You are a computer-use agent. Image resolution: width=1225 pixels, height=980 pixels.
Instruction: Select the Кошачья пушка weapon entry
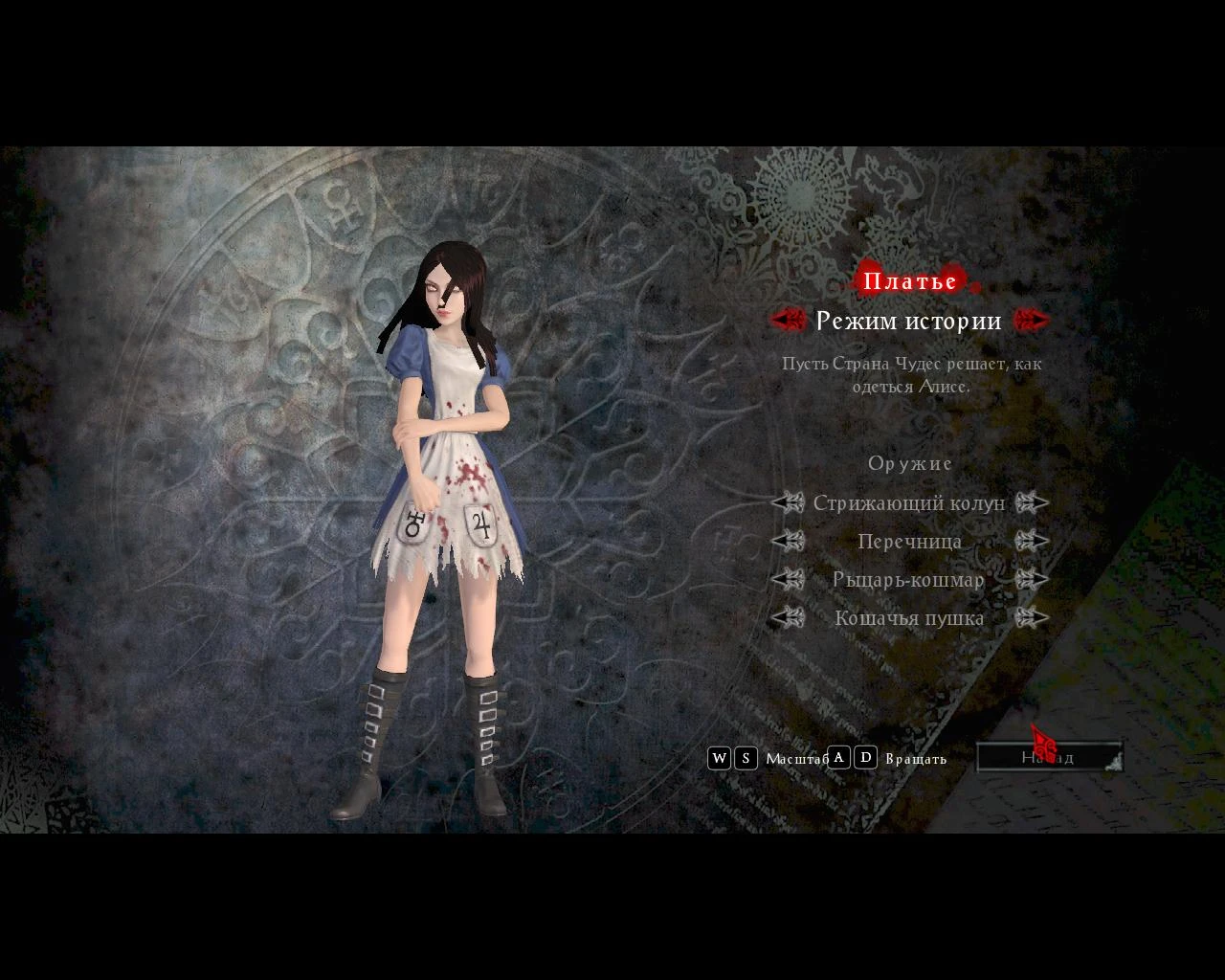(910, 617)
